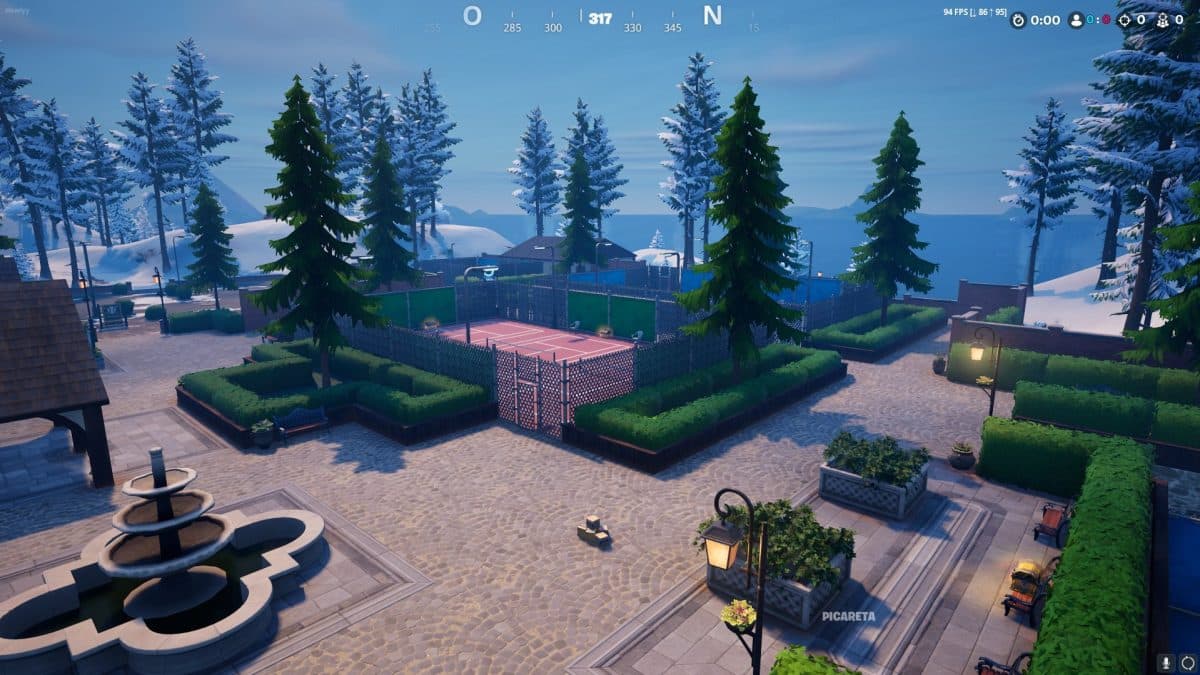
Task: Click the circular arrows refresh icon
Action: [x=1187, y=662]
